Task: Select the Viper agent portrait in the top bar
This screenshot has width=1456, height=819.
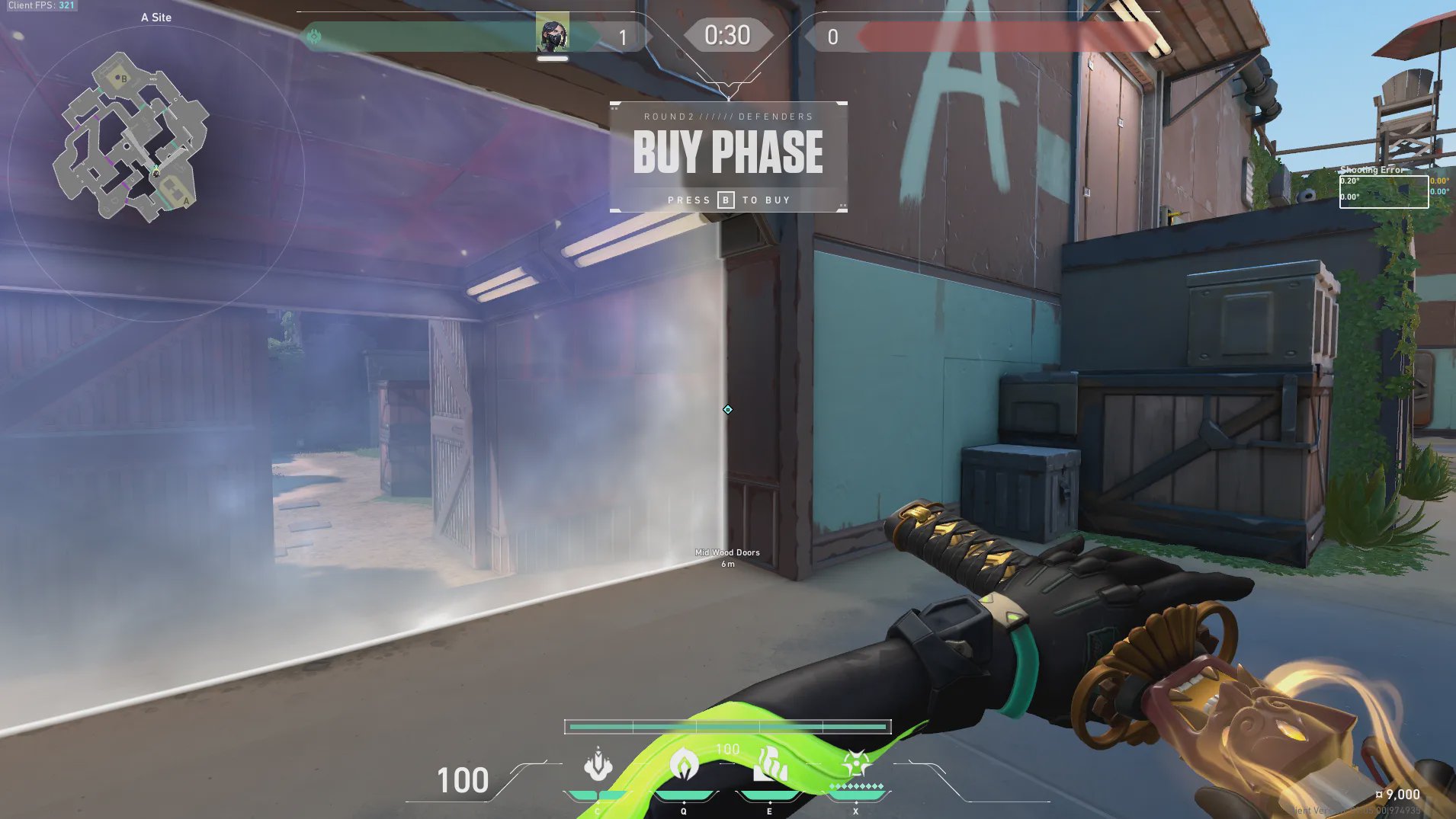Action: point(552,32)
